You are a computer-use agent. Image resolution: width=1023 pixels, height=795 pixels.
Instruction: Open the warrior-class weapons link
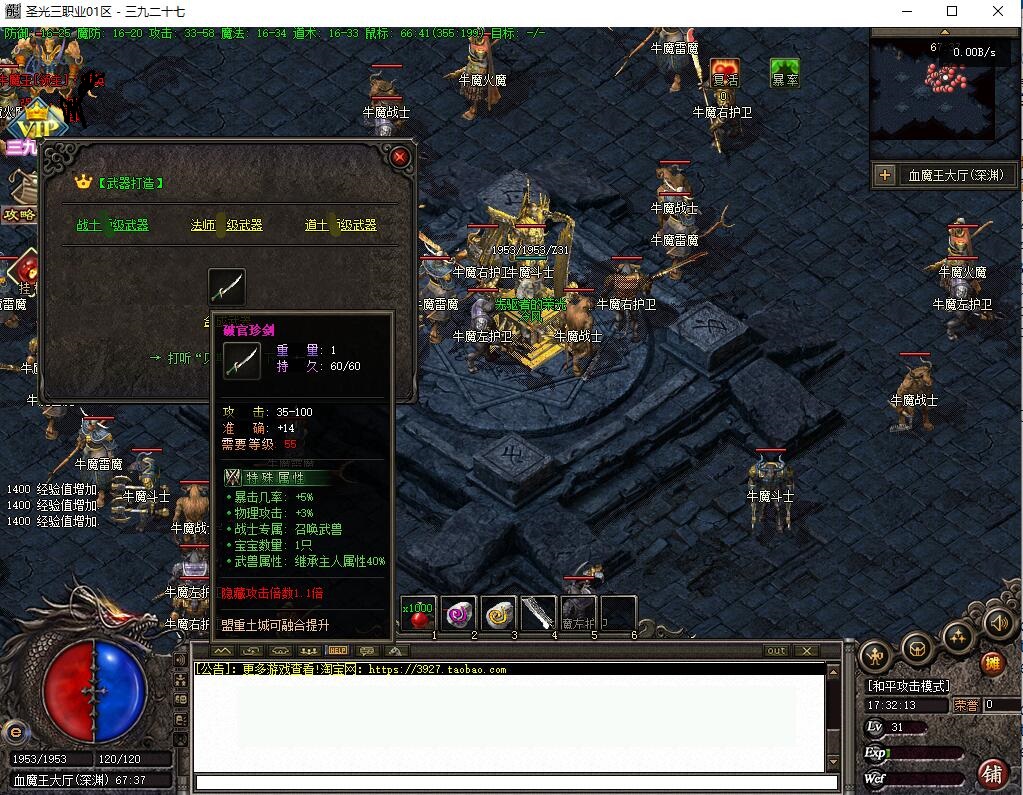(x=112, y=226)
